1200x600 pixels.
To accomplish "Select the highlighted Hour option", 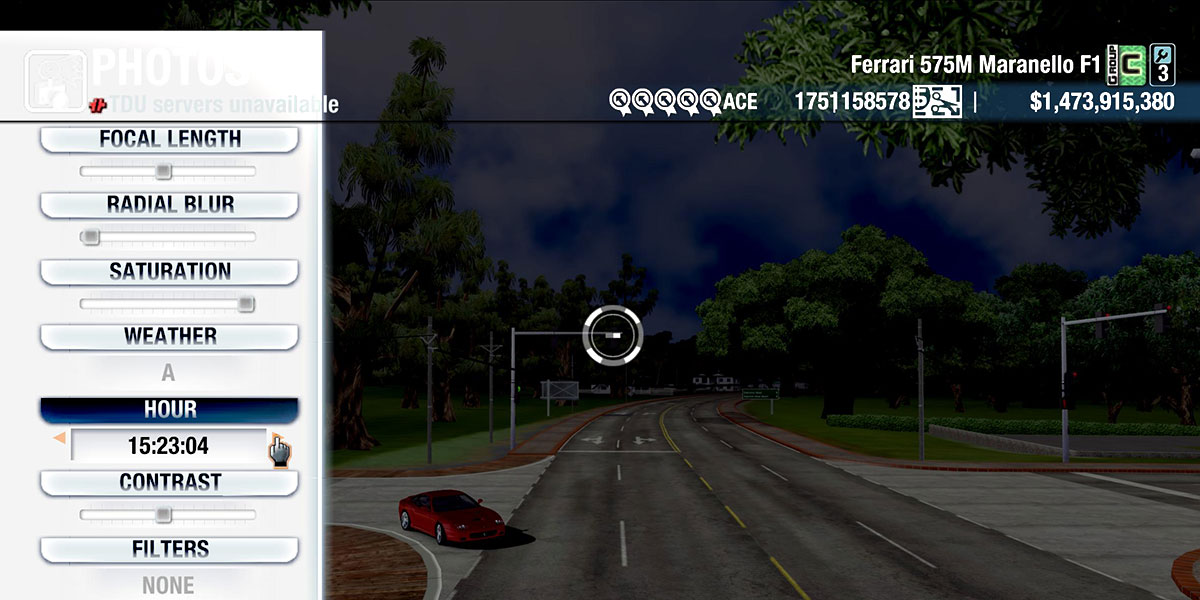I will [169, 410].
